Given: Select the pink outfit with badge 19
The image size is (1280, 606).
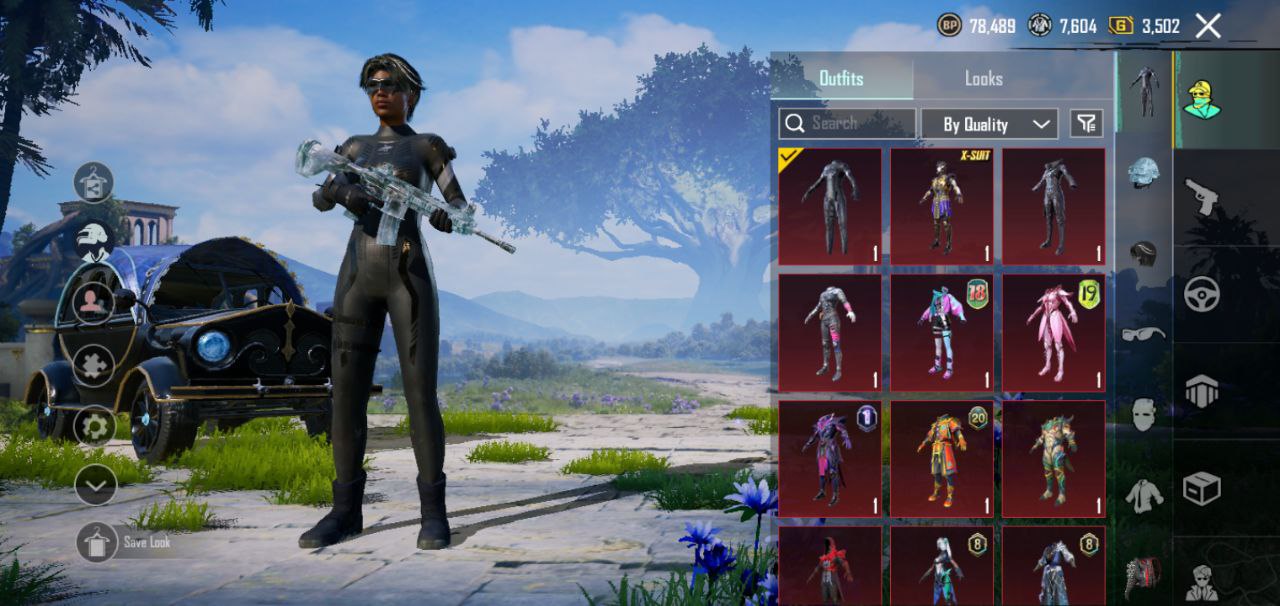Looking at the screenshot, I should pos(1053,332).
